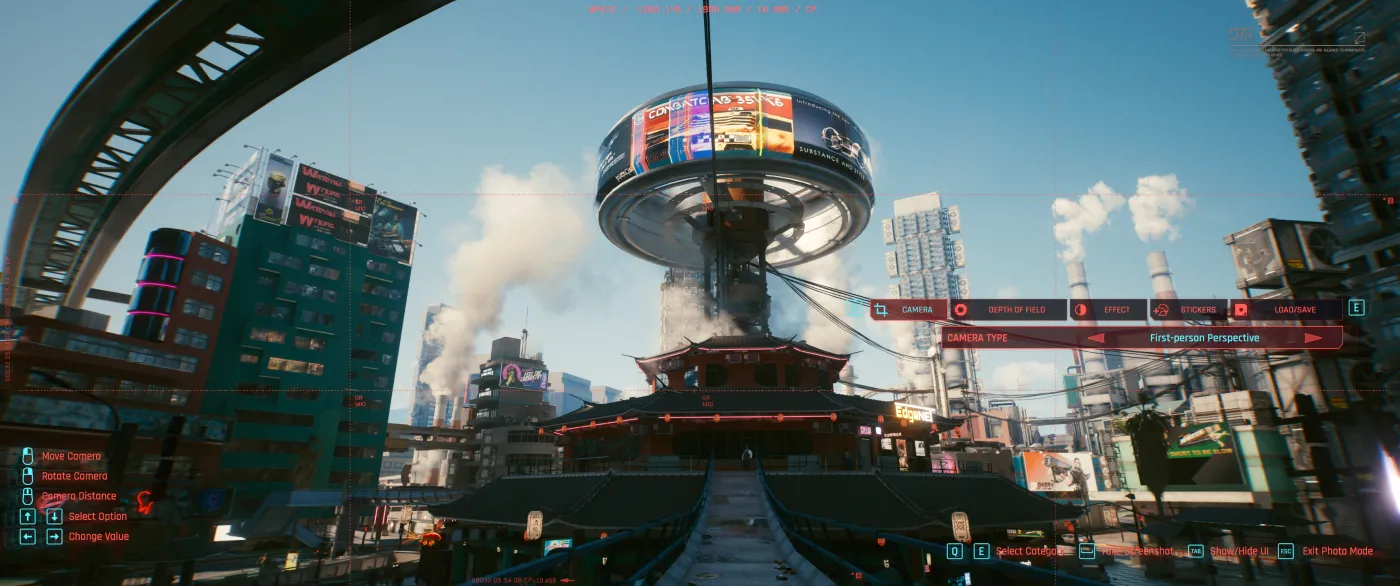This screenshot has height=586, width=1400.
Task: Select the Effect tab
Action: click(x=1108, y=310)
